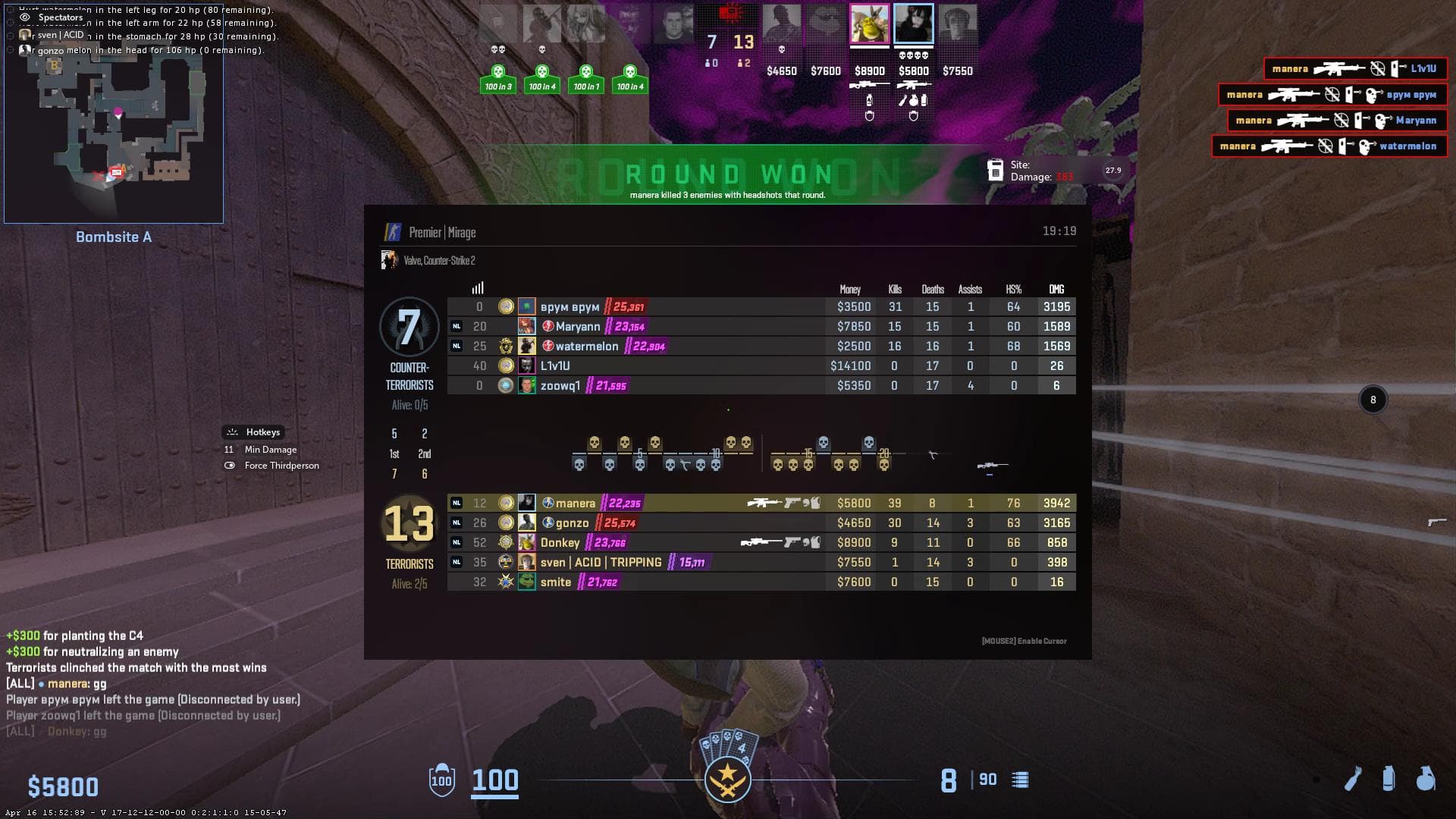1456x819 pixels.
Task: Sort scoreboard by Kills column header
Action: tap(895, 290)
